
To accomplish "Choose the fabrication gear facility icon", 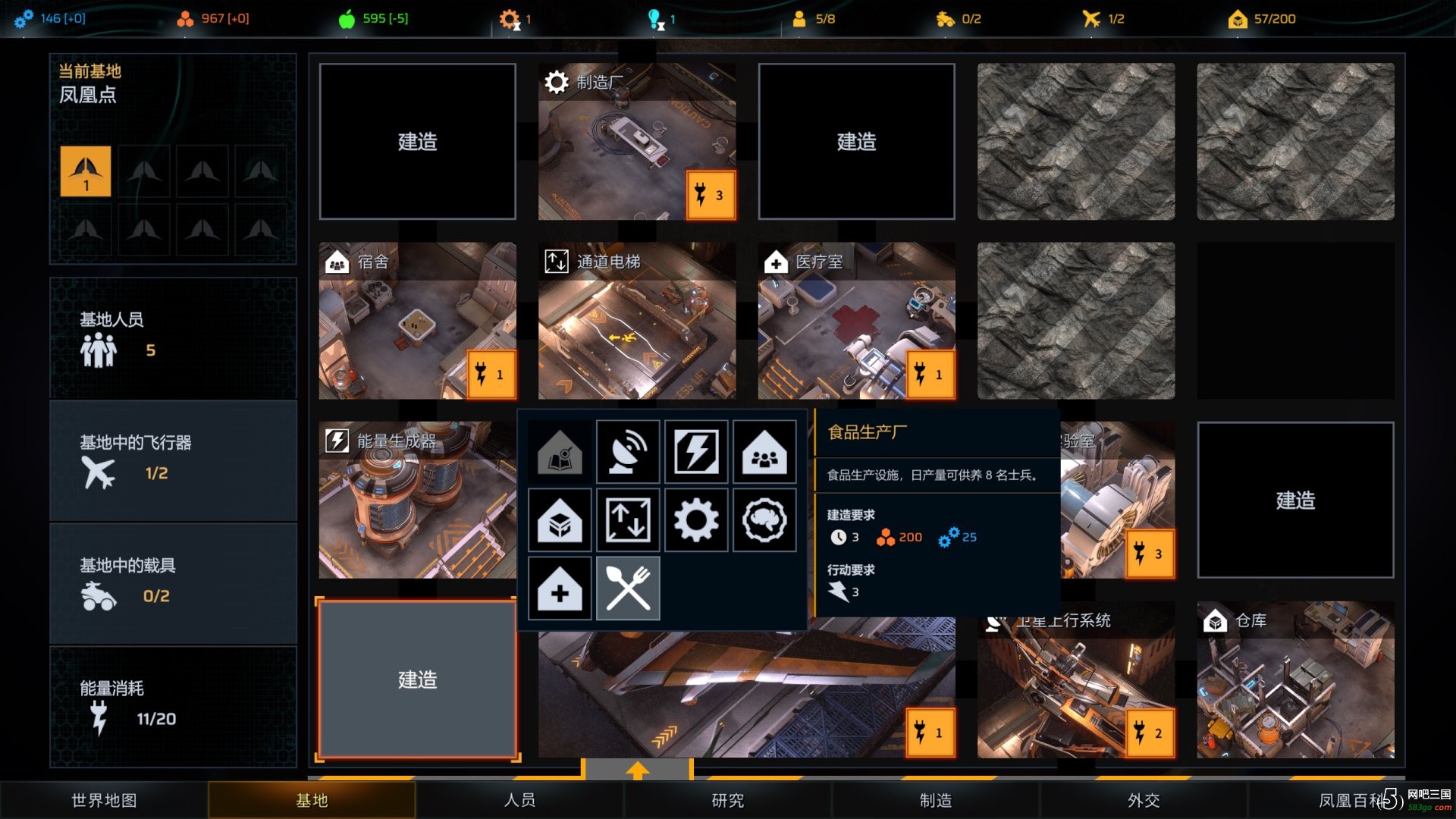I will click(696, 520).
